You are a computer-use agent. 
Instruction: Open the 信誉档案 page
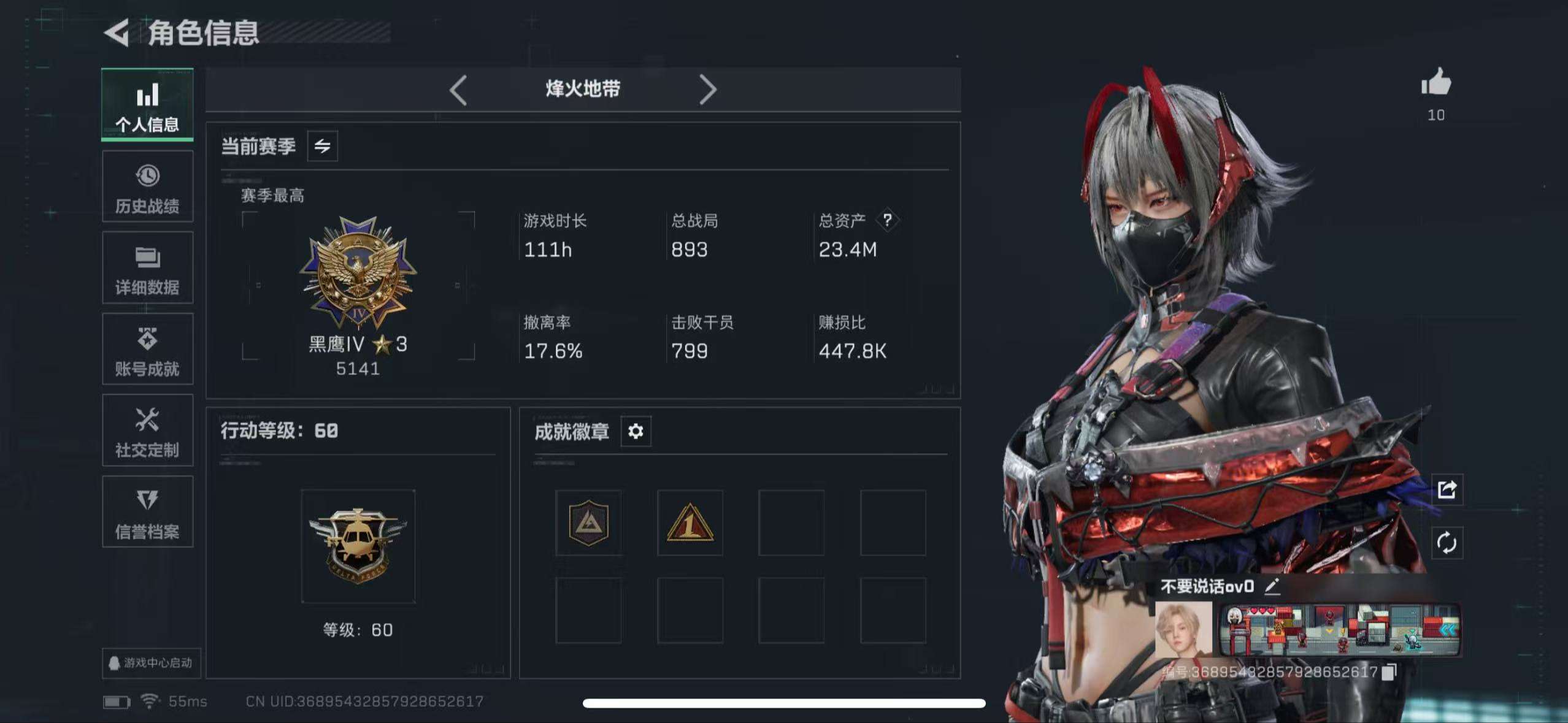147,512
